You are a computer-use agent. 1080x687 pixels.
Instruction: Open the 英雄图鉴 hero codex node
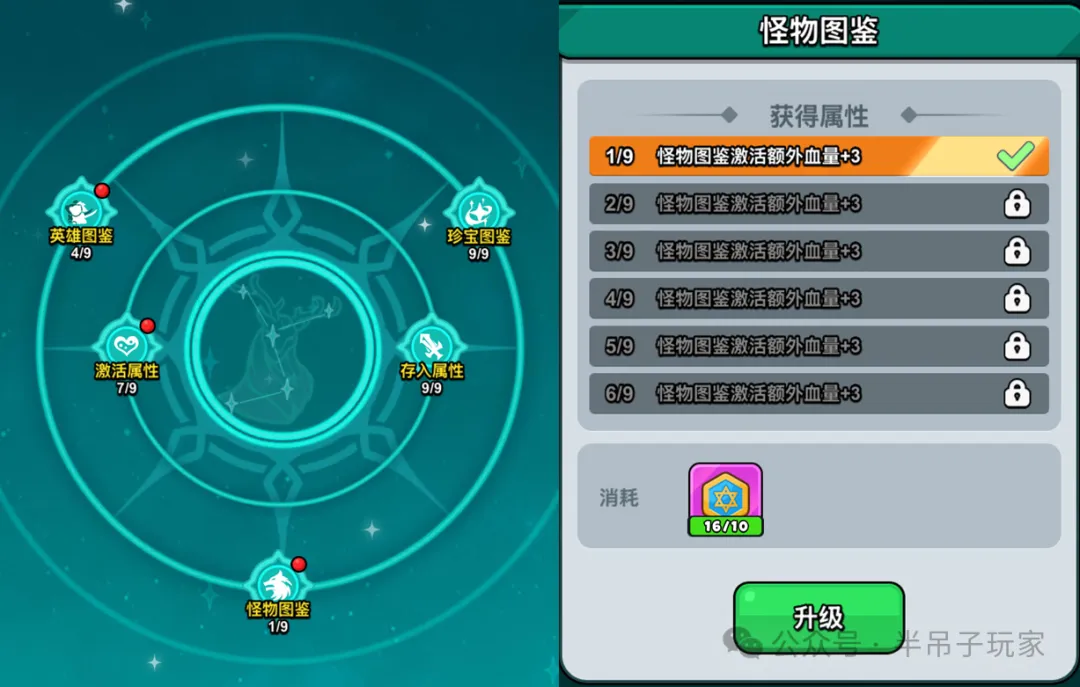pyautogui.click(x=81, y=211)
